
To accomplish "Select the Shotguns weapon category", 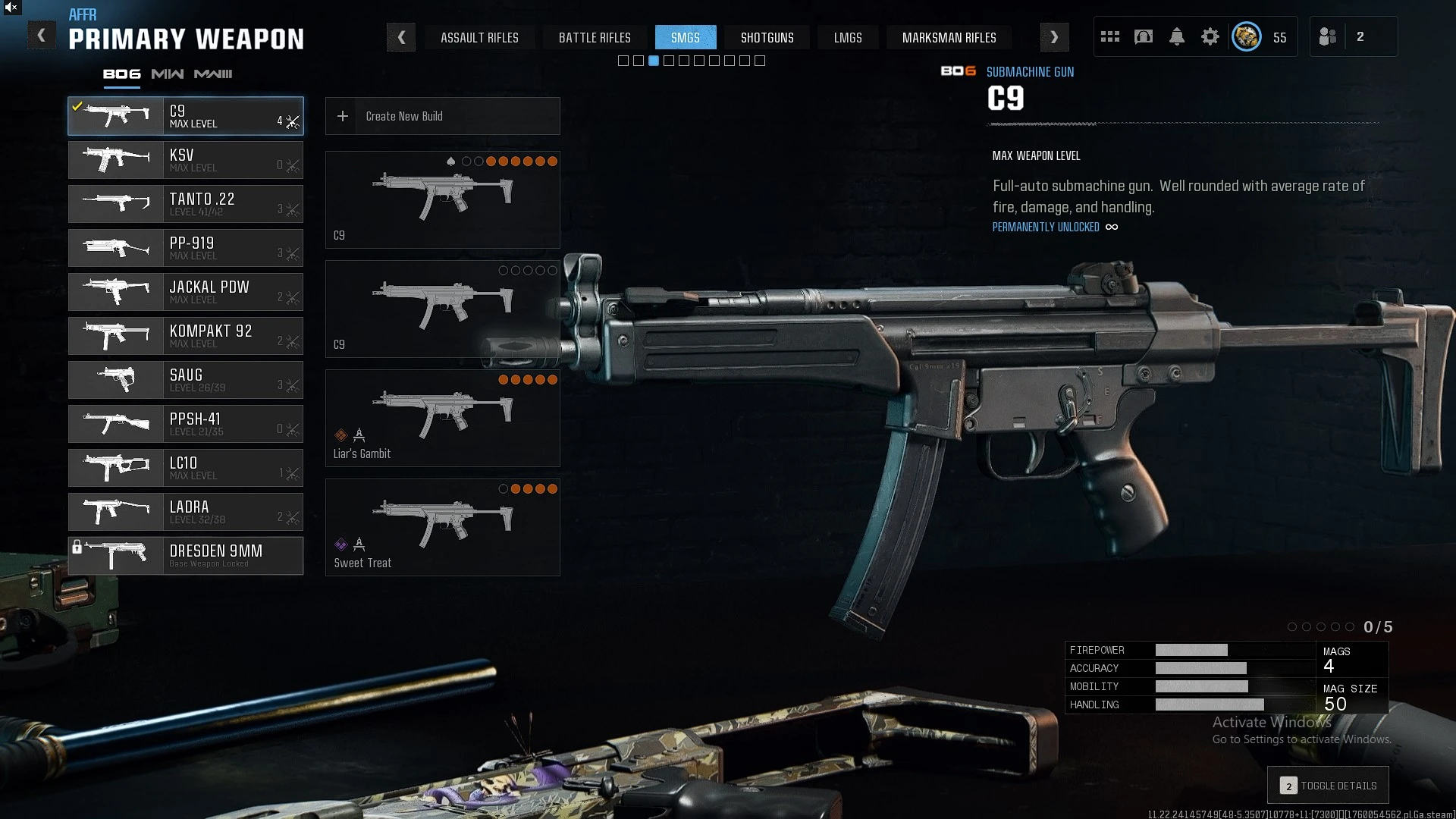I will pyautogui.click(x=767, y=38).
